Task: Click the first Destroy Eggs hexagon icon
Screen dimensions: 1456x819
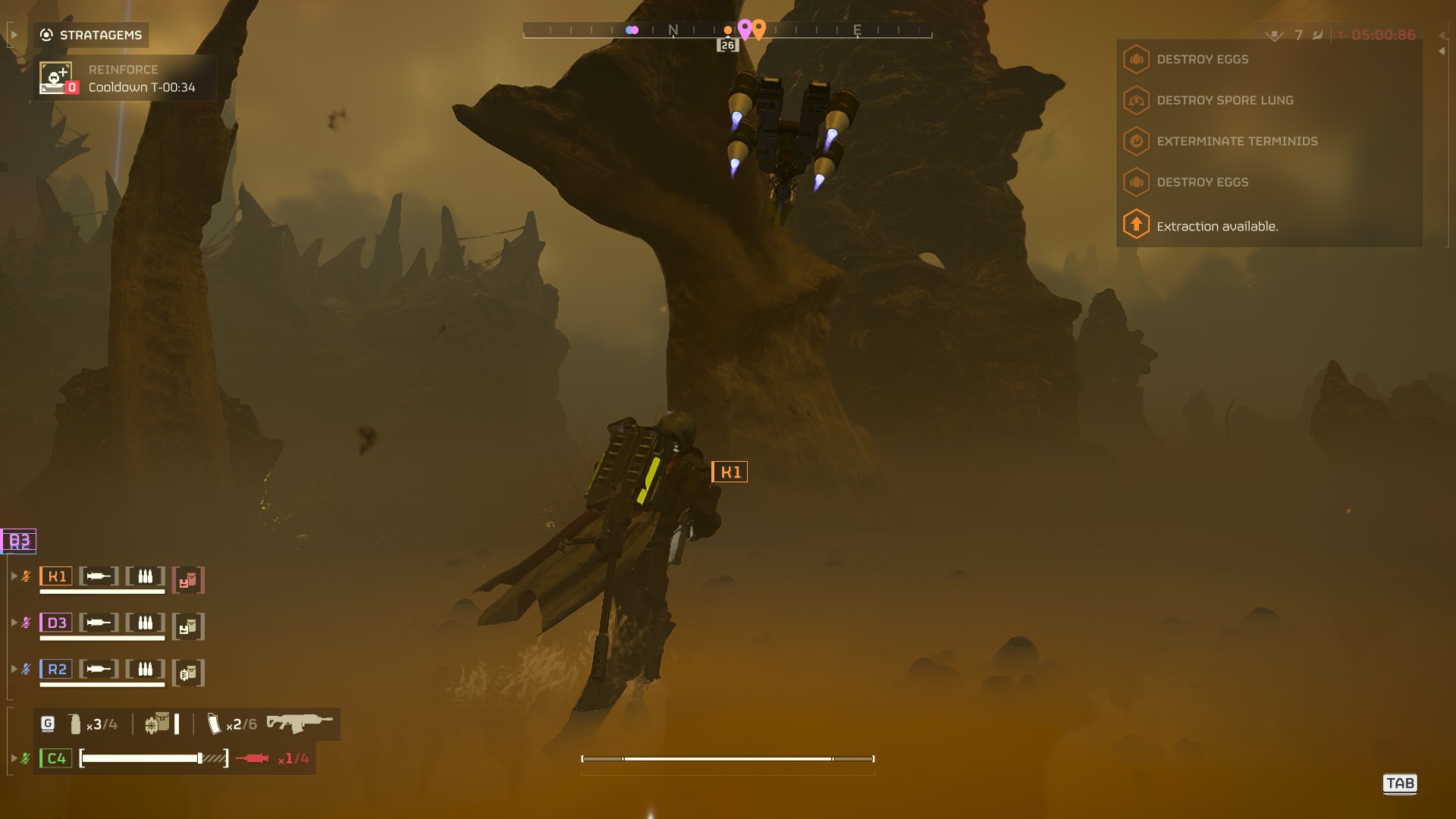Action: (x=1135, y=59)
